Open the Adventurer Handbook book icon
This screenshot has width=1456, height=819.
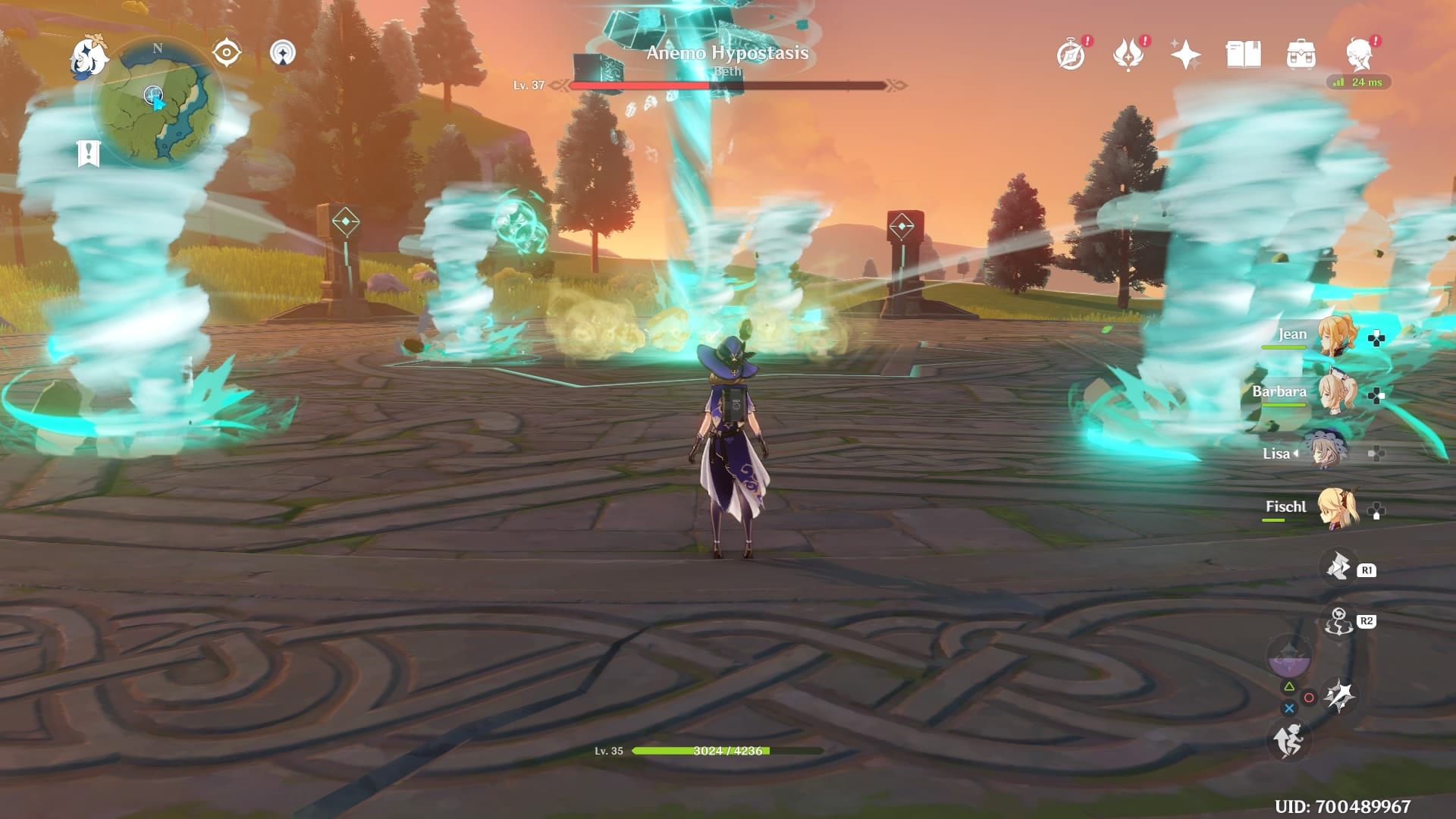tap(1244, 53)
